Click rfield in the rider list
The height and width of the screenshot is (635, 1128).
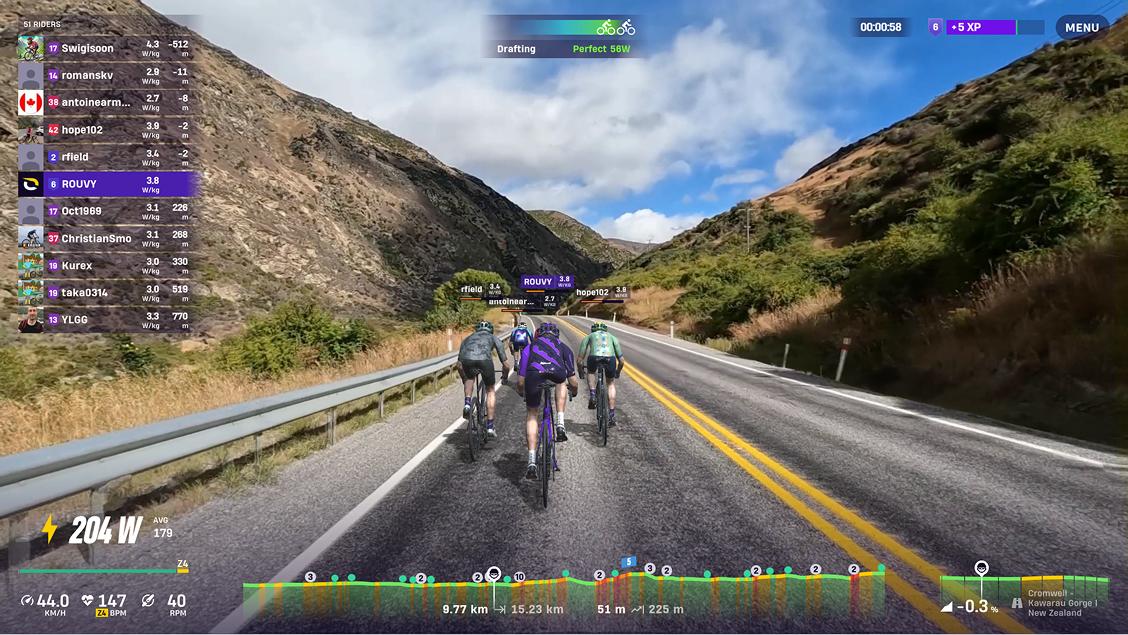(105, 157)
